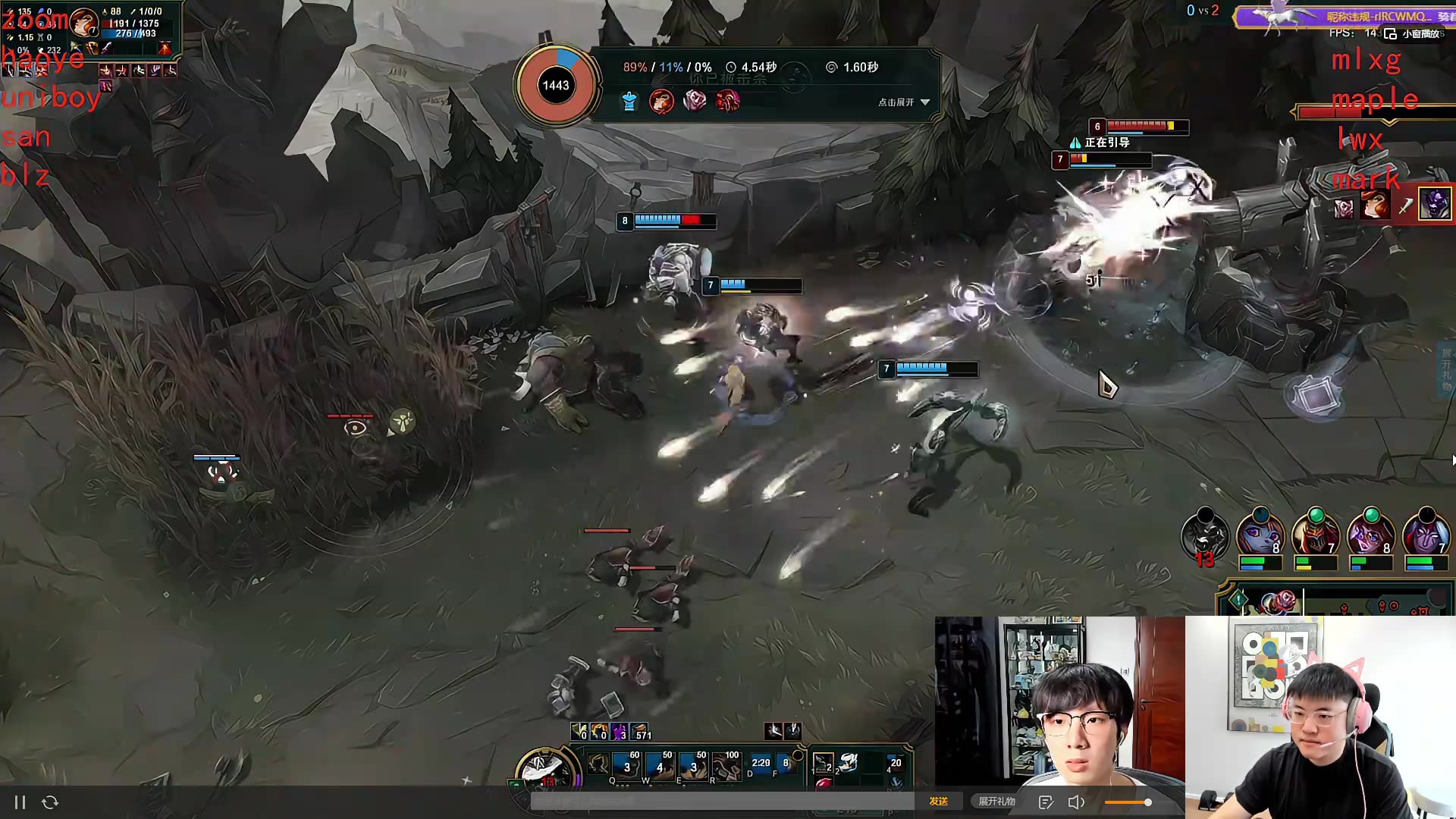Open the 展开礼物 gift panel
Viewport: 1456px width, 819px height.
click(996, 801)
